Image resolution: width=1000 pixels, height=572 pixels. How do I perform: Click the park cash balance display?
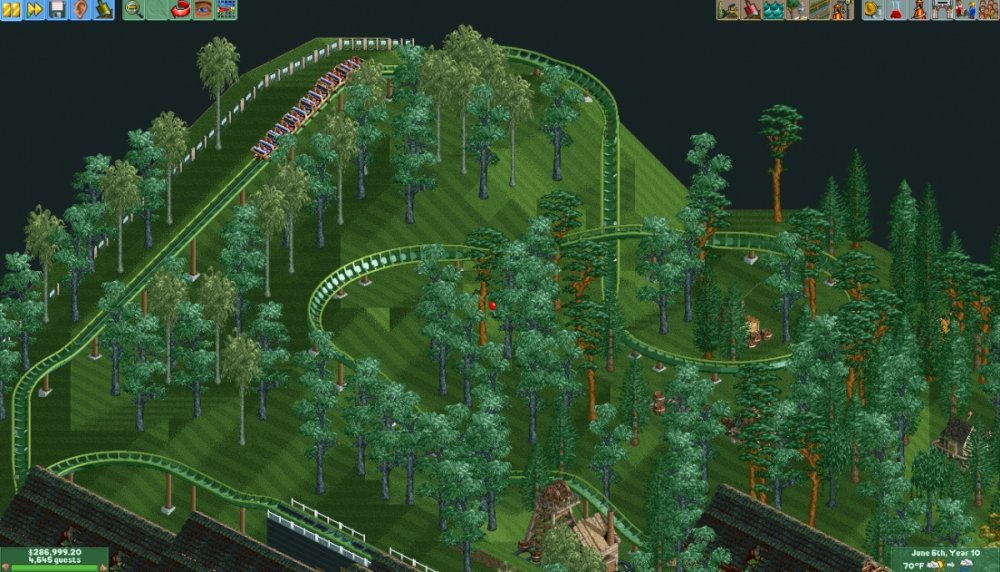54,552
